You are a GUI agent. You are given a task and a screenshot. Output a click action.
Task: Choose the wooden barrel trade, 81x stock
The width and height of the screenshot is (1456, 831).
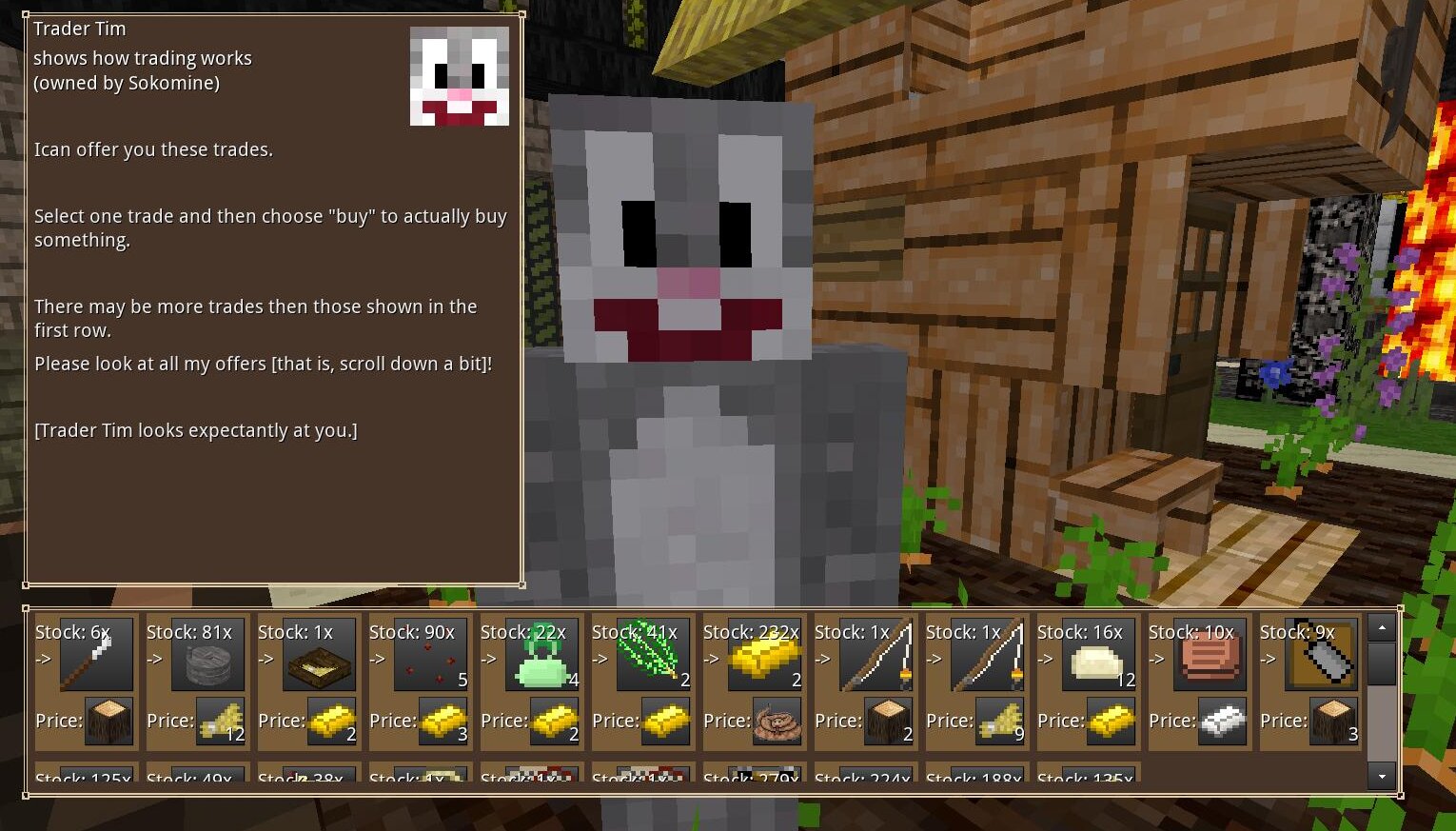(207, 655)
